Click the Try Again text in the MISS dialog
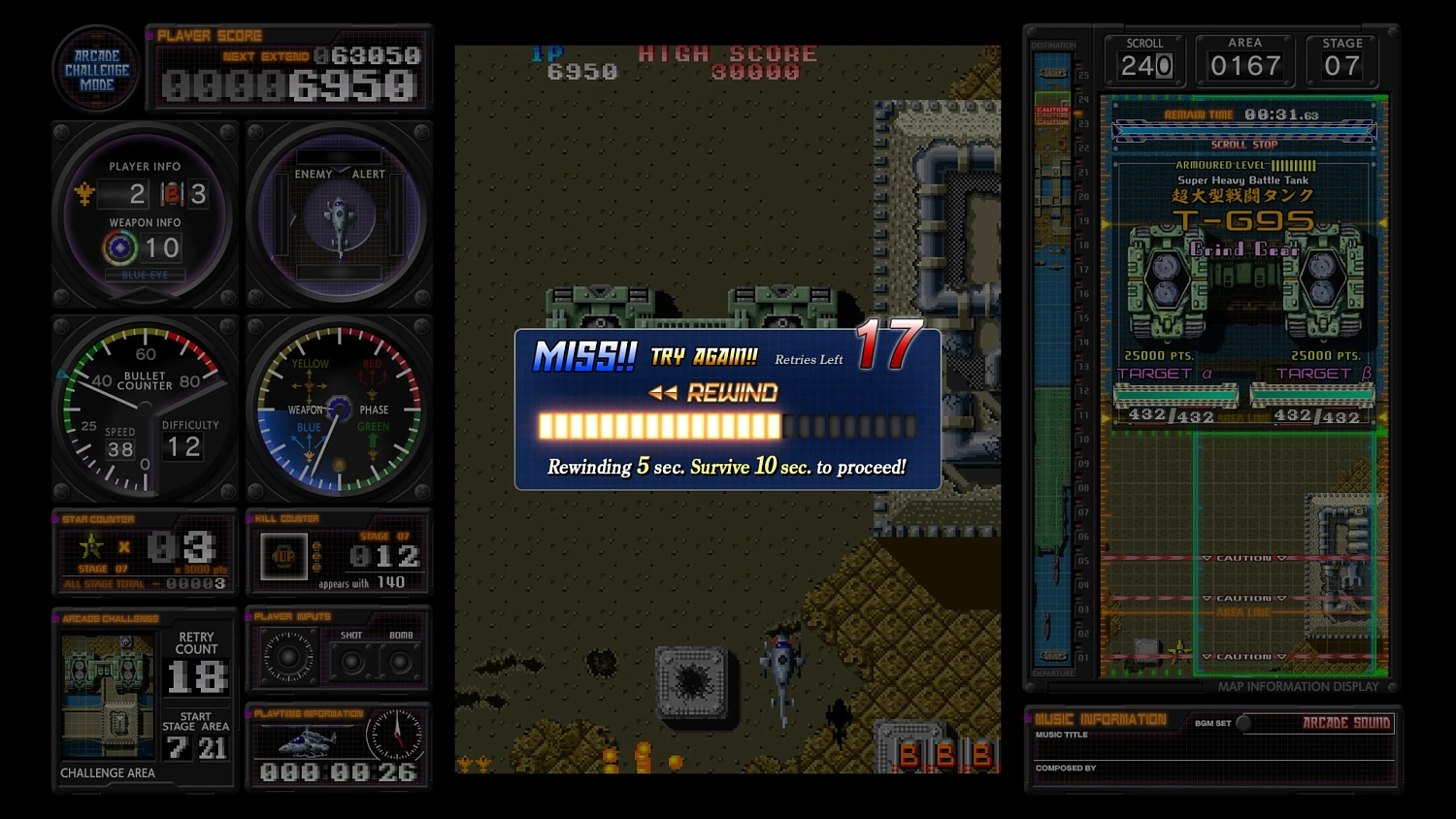The height and width of the screenshot is (819, 1456). coord(702,357)
